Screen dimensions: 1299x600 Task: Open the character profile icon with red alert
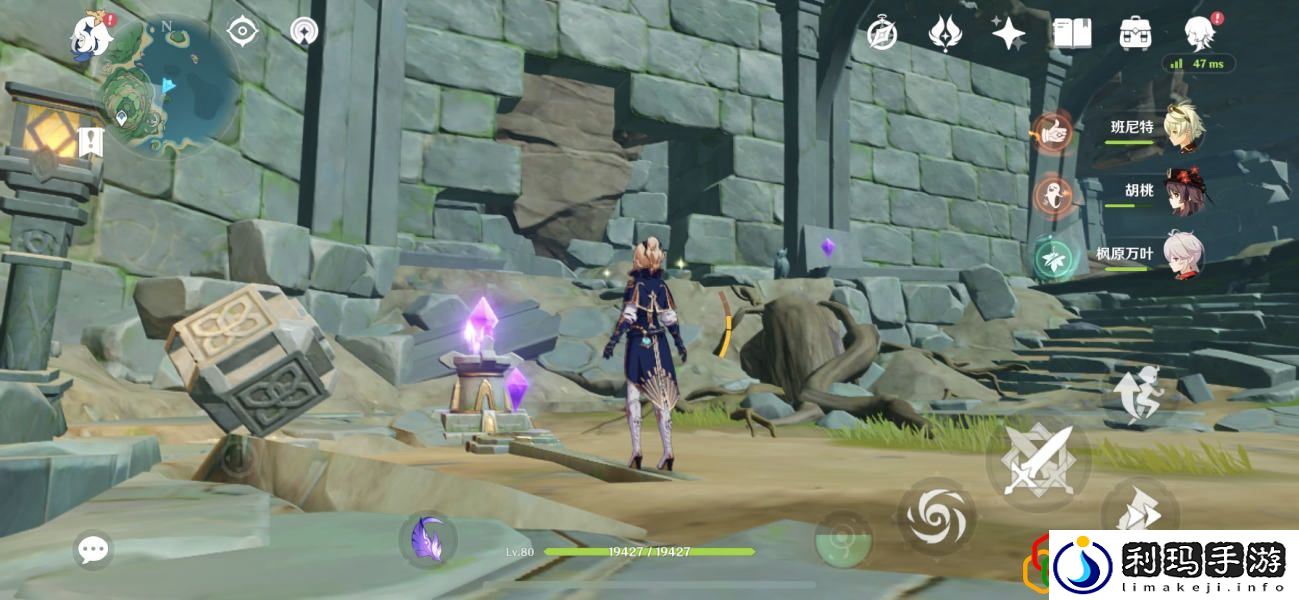point(1199,34)
